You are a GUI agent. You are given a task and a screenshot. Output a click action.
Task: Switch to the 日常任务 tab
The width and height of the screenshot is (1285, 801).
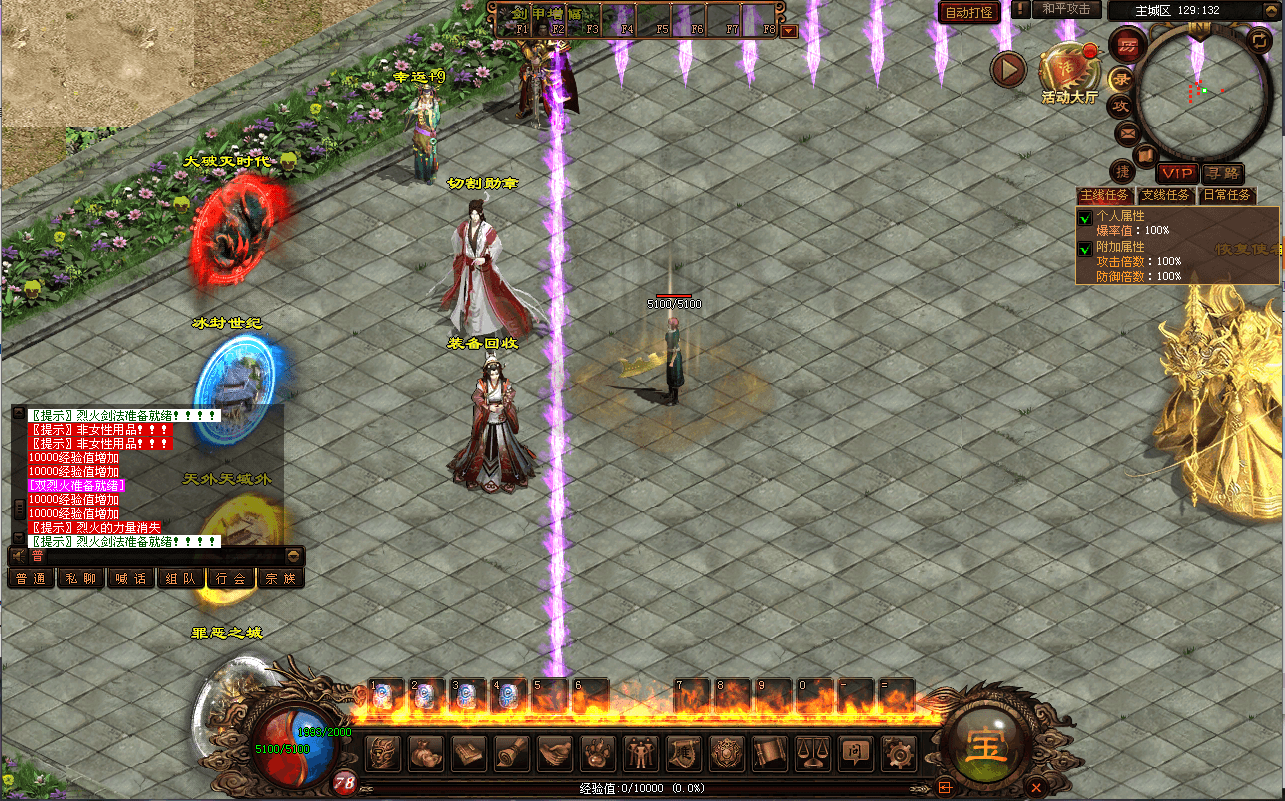[1226, 195]
